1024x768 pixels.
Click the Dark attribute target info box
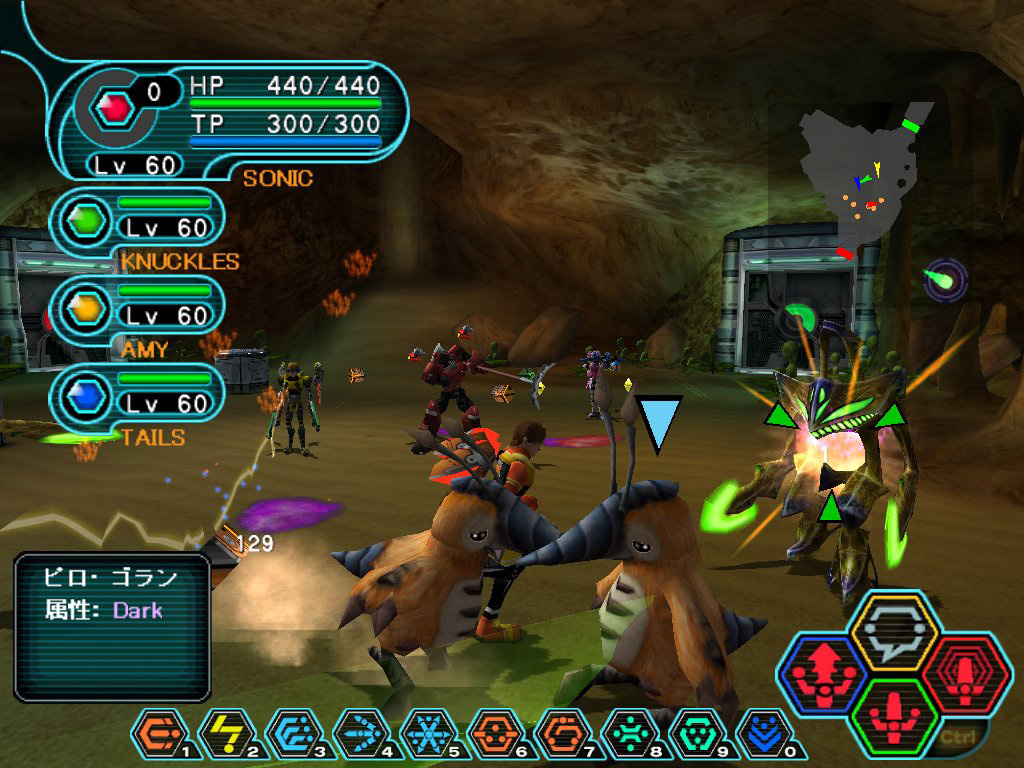tap(112, 627)
